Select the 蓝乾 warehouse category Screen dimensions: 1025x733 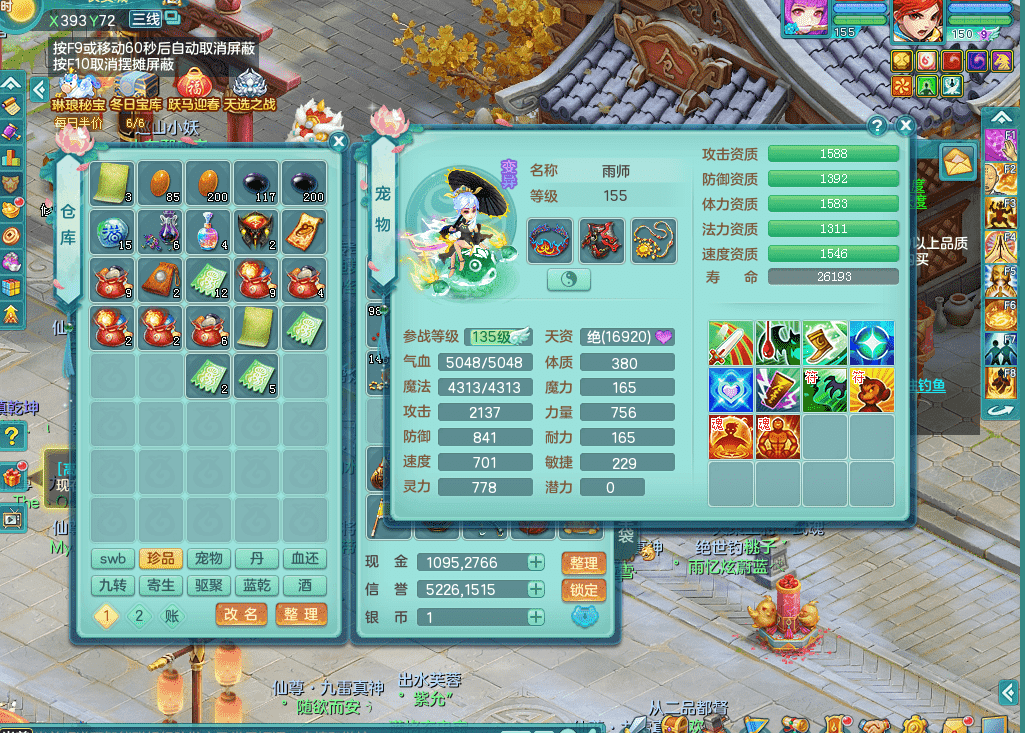[x=257, y=586]
